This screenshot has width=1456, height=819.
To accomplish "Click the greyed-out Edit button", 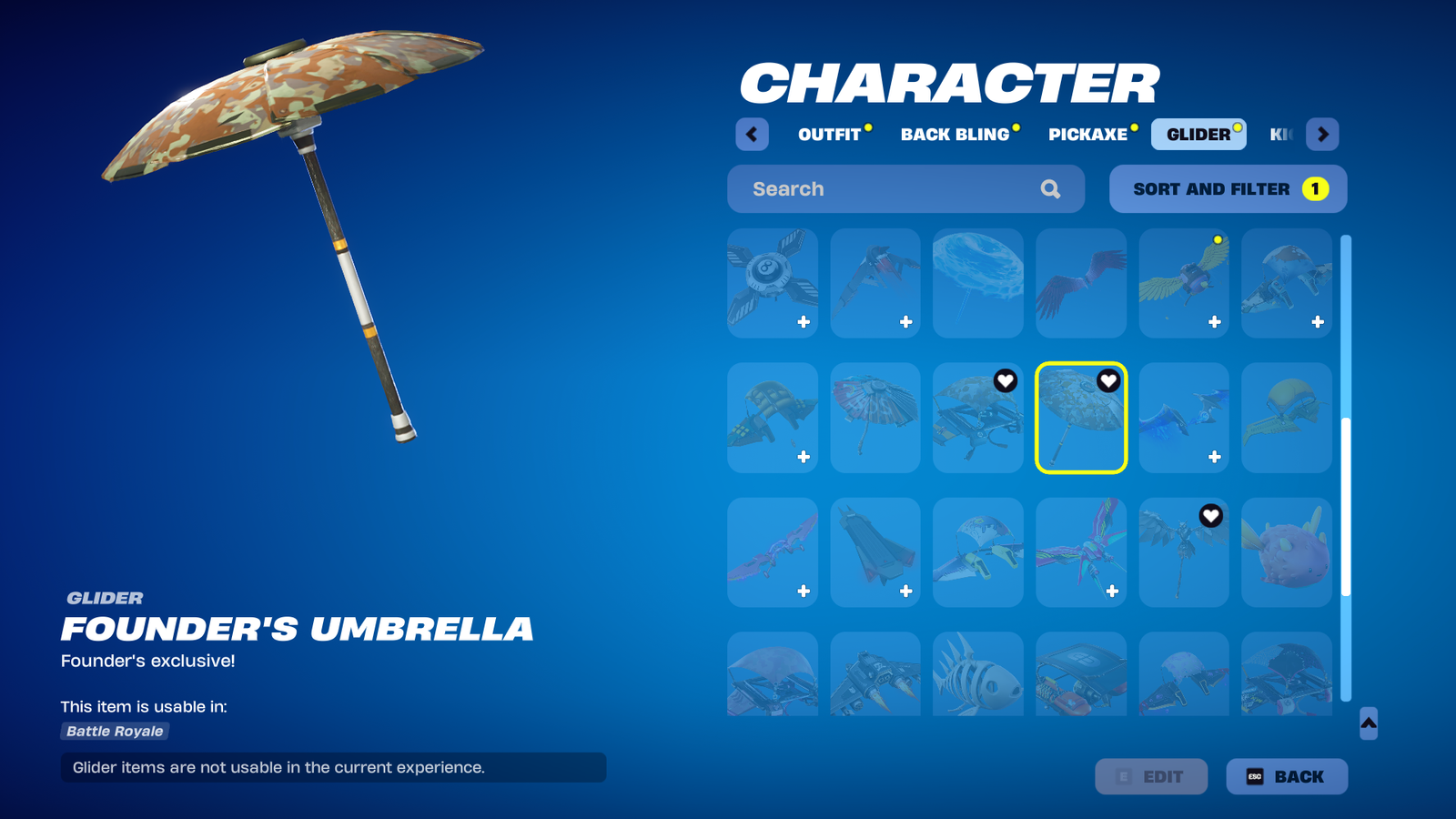I will click(x=1151, y=776).
